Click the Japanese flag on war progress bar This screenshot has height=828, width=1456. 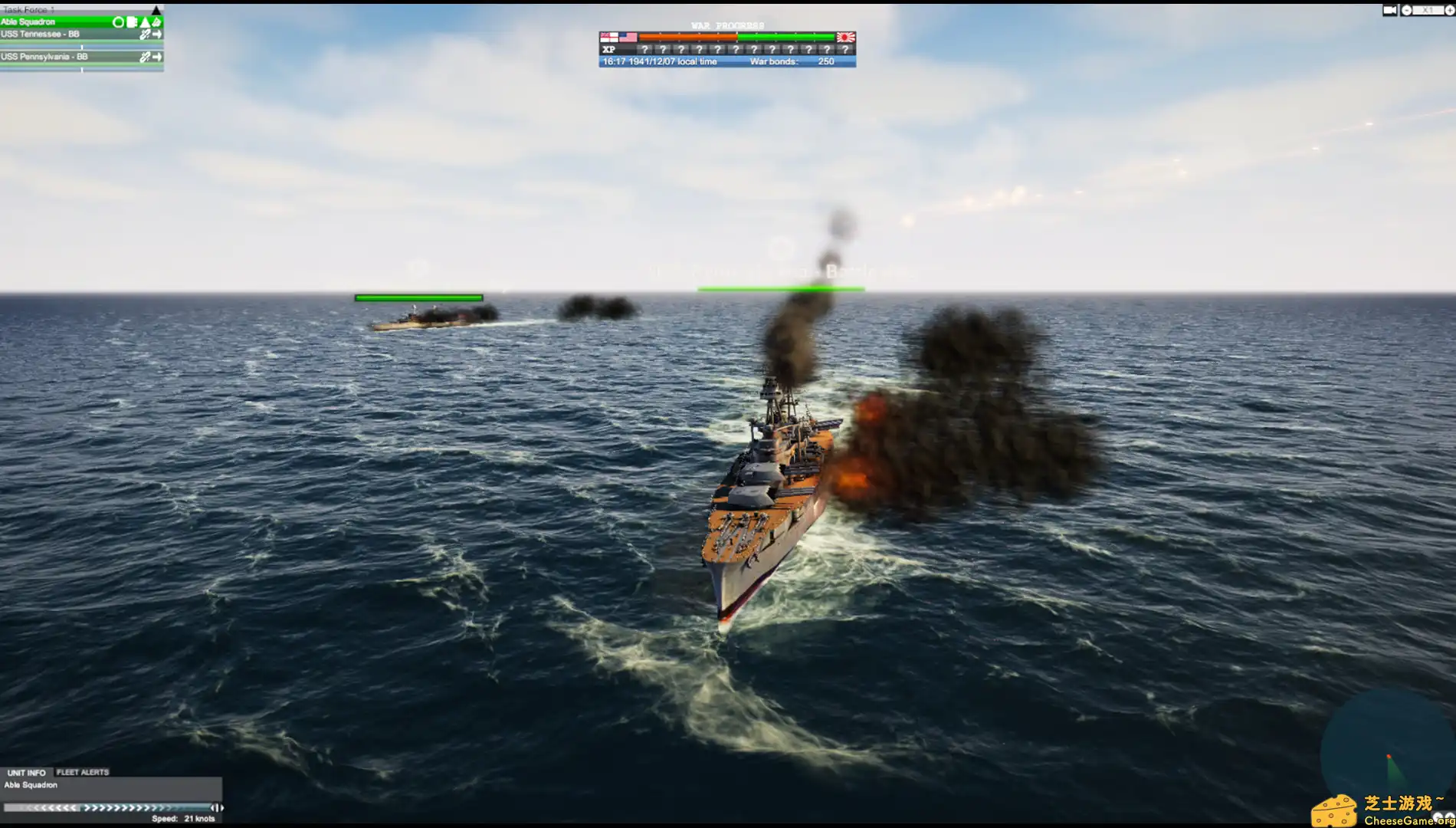846,36
